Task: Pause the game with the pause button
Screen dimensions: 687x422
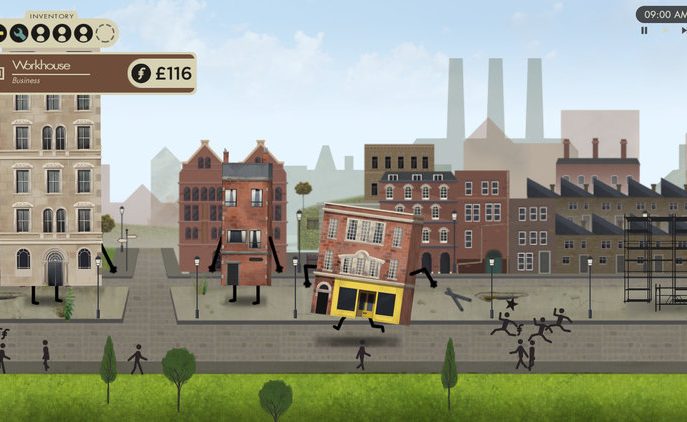Action: (645, 31)
